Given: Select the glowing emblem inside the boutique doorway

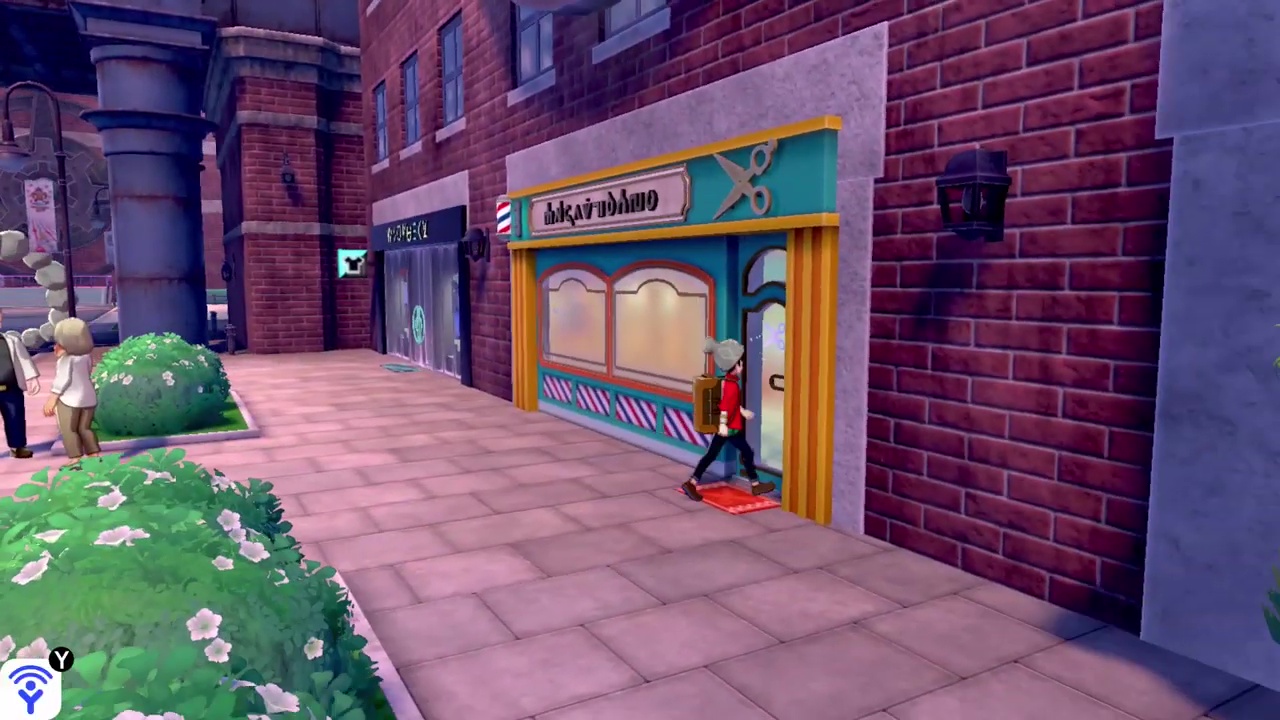Looking at the screenshot, I should (x=417, y=323).
